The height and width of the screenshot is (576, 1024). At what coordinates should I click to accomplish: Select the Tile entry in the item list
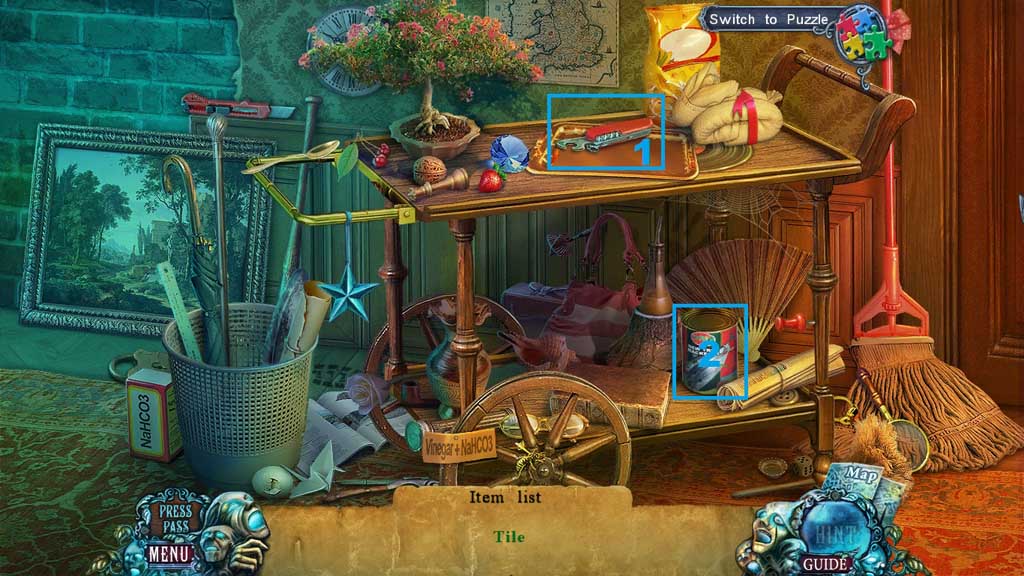click(x=509, y=537)
